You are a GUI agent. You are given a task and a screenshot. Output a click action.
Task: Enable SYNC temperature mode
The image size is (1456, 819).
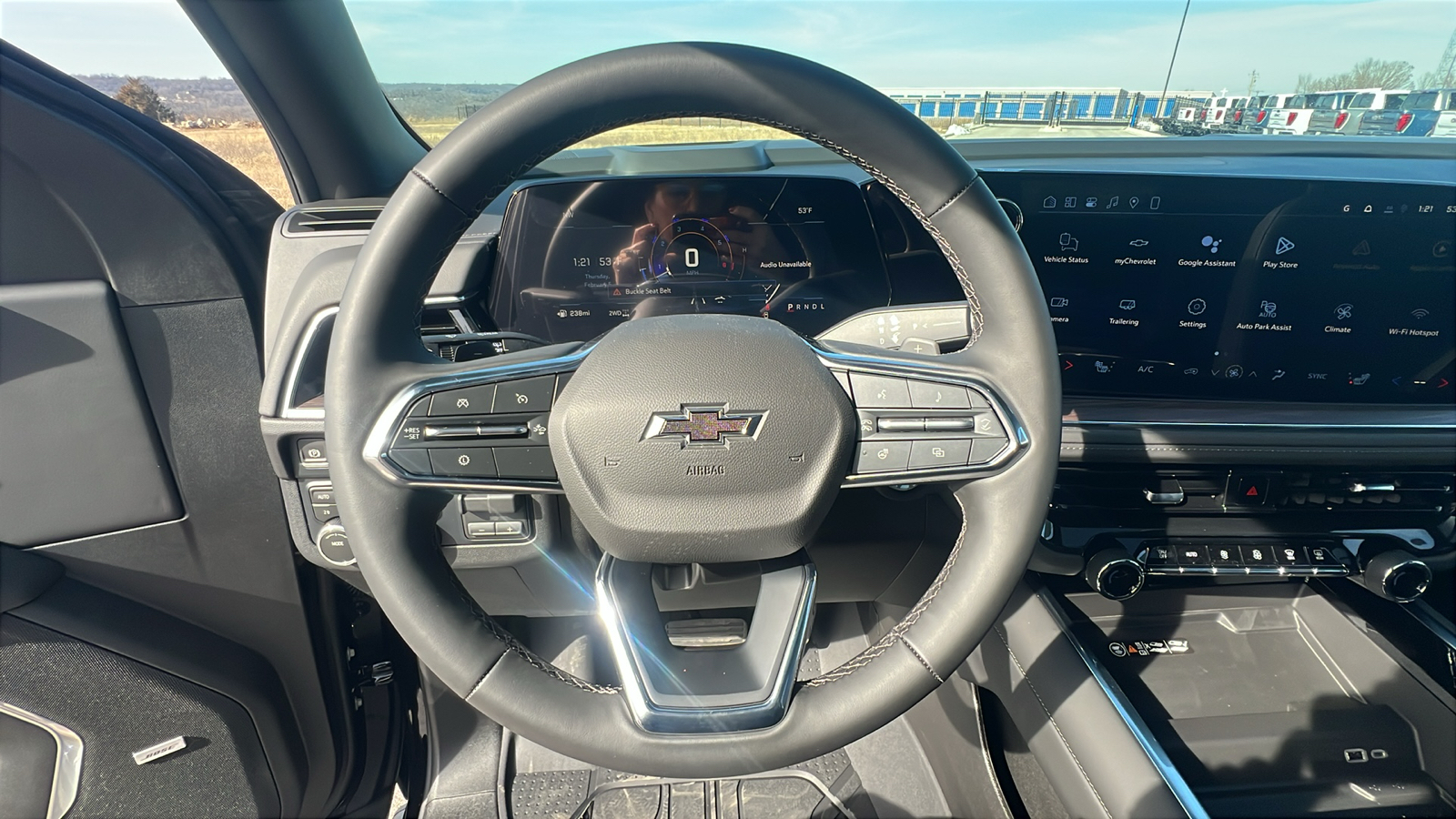tap(1319, 377)
